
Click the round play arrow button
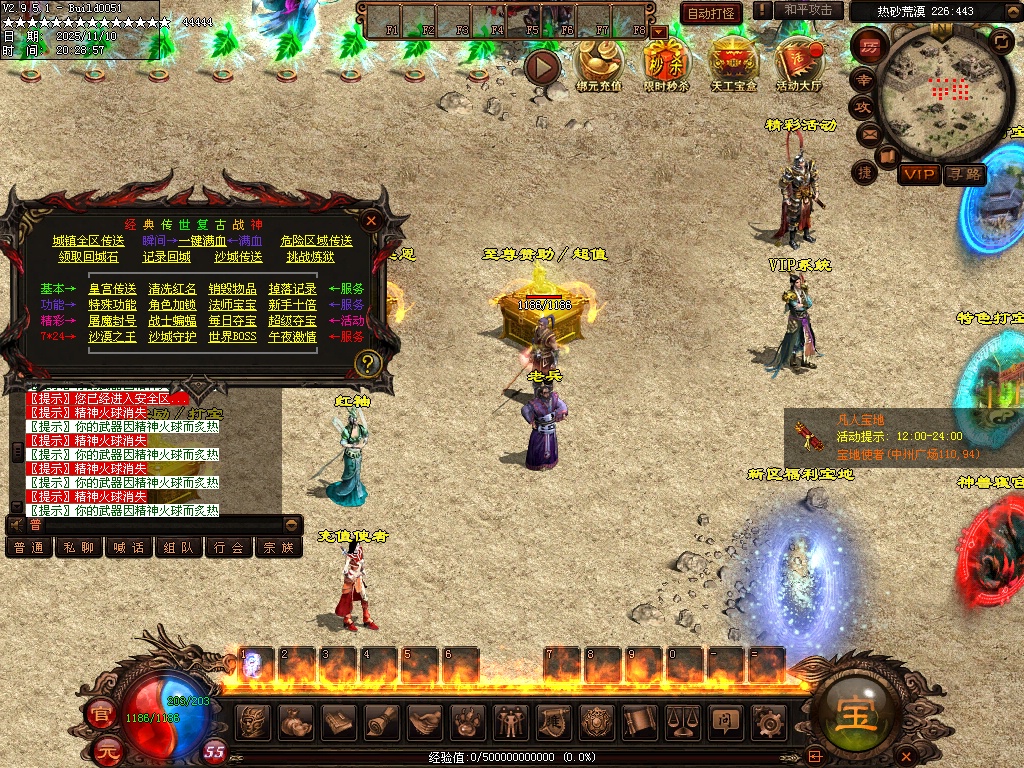pos(543,67)
